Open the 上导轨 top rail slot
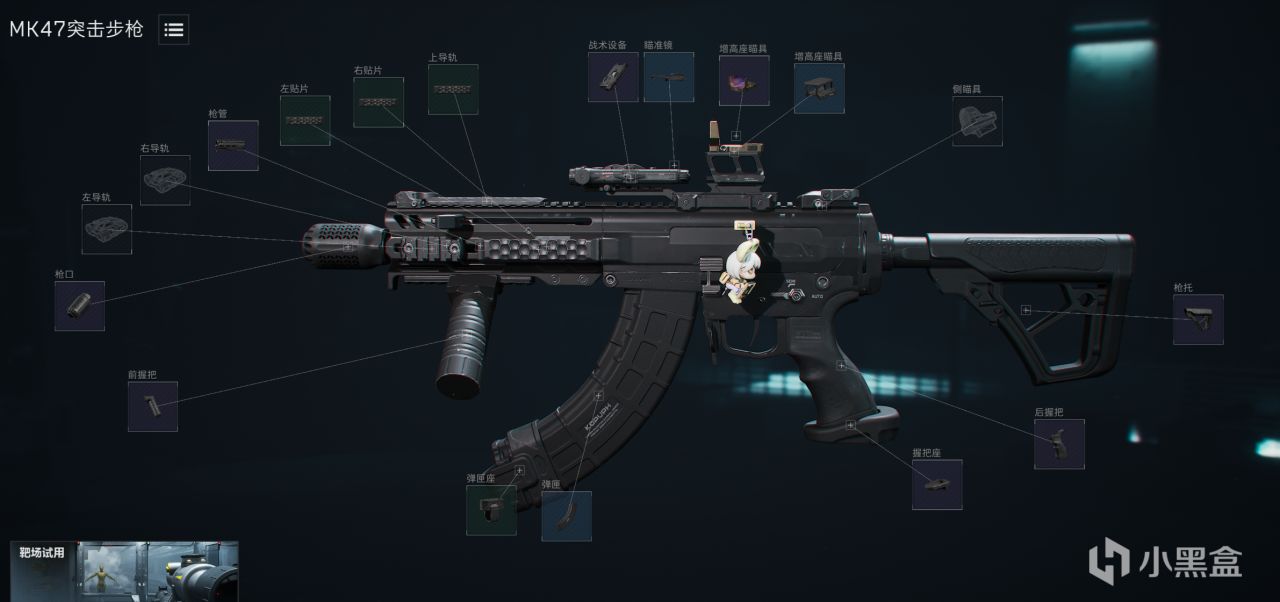This screenshot has width=1280, height=602. click(453, 90)
